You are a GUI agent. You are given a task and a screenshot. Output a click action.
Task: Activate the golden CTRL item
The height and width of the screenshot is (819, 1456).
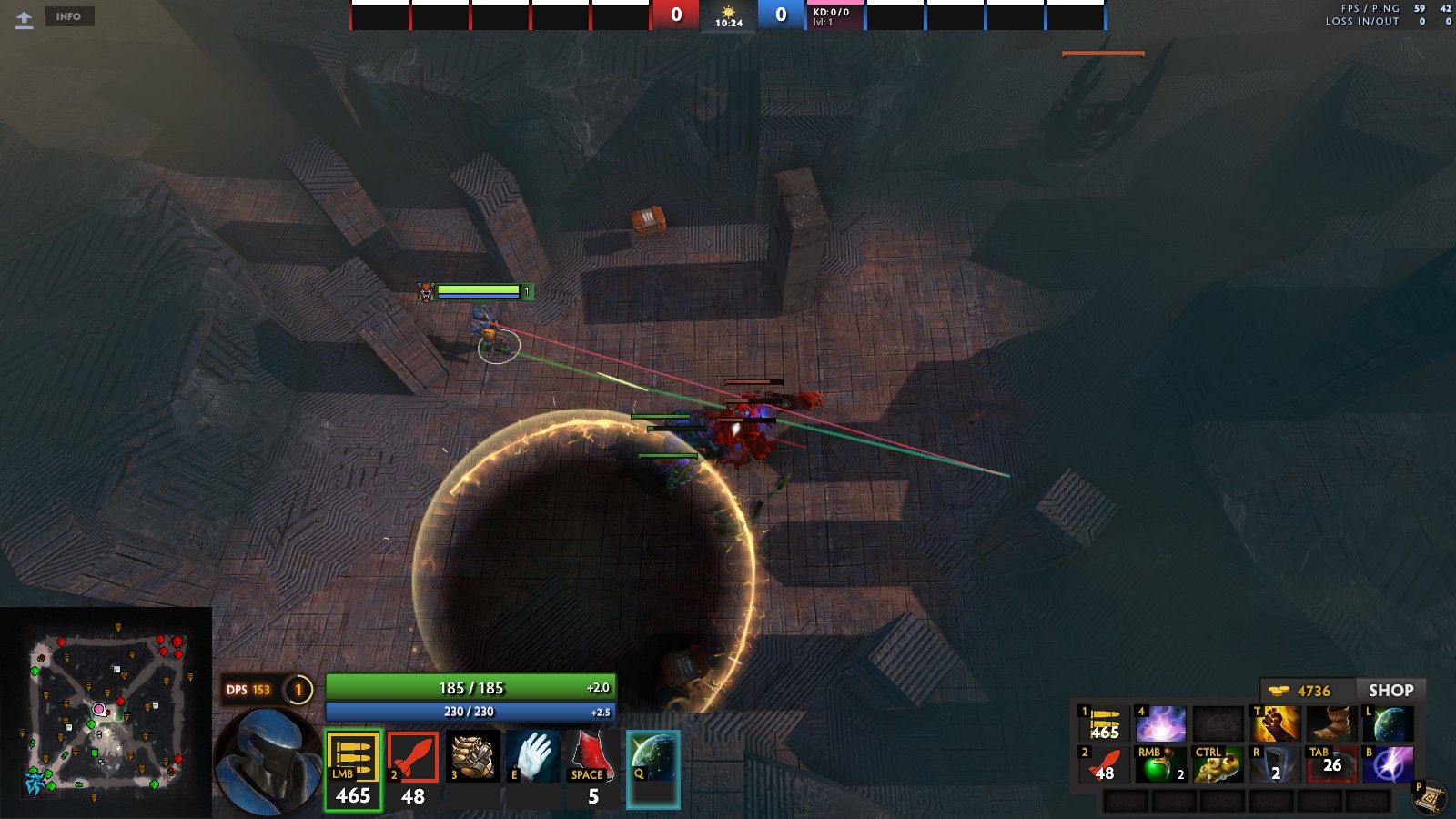point(1218,764)
